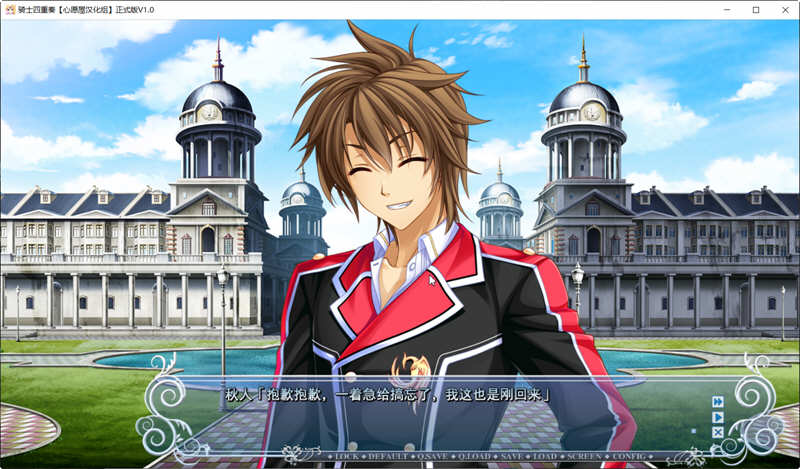
Task: Activate the fast-forward skip icon
Action: point(717,402)
